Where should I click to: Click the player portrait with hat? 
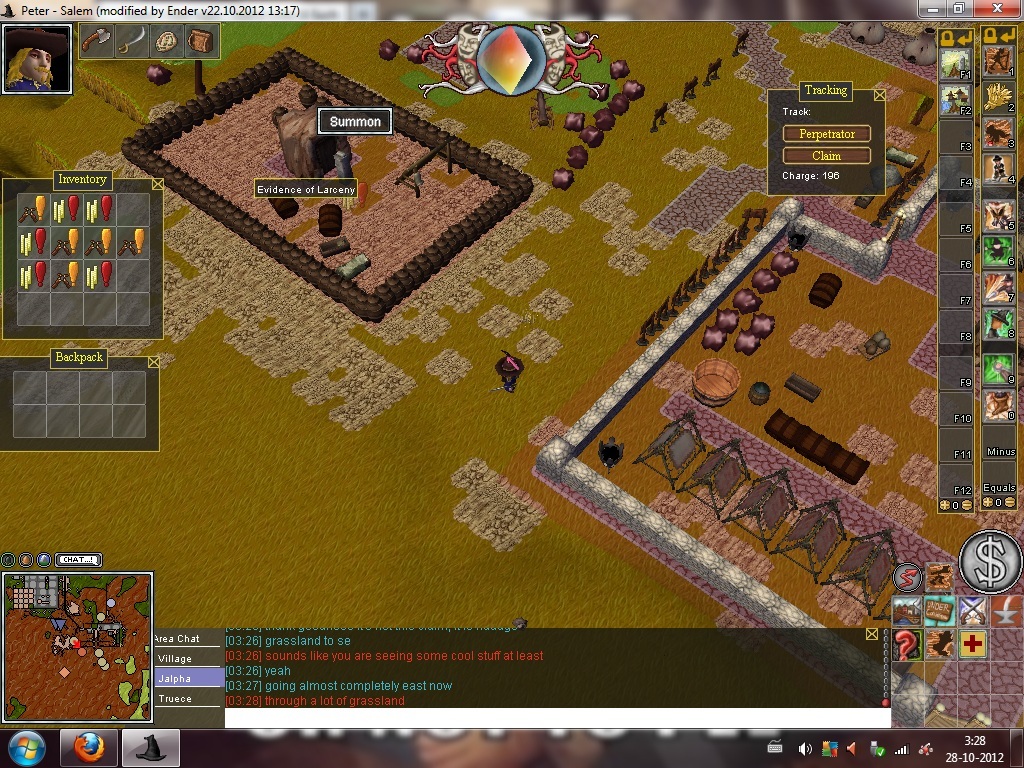click(36, 59)
